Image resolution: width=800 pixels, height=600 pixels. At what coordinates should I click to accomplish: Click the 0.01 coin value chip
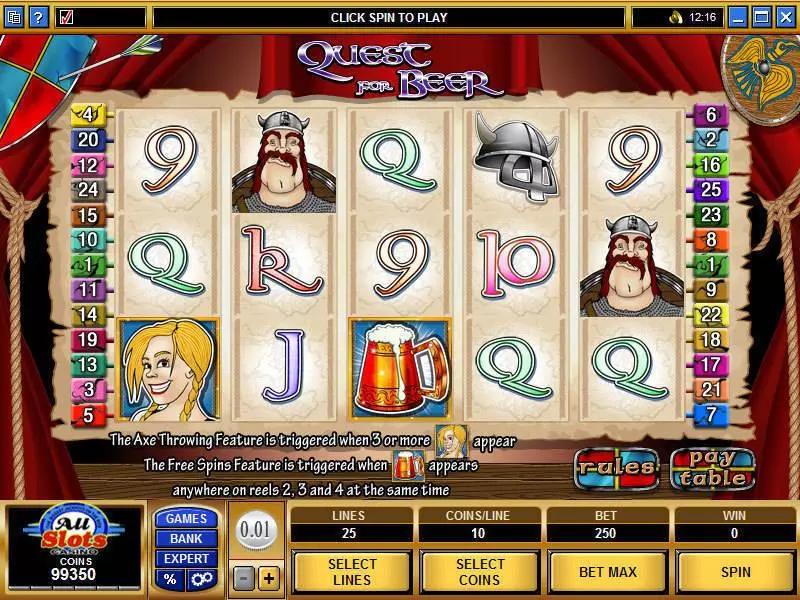[257, 528]
